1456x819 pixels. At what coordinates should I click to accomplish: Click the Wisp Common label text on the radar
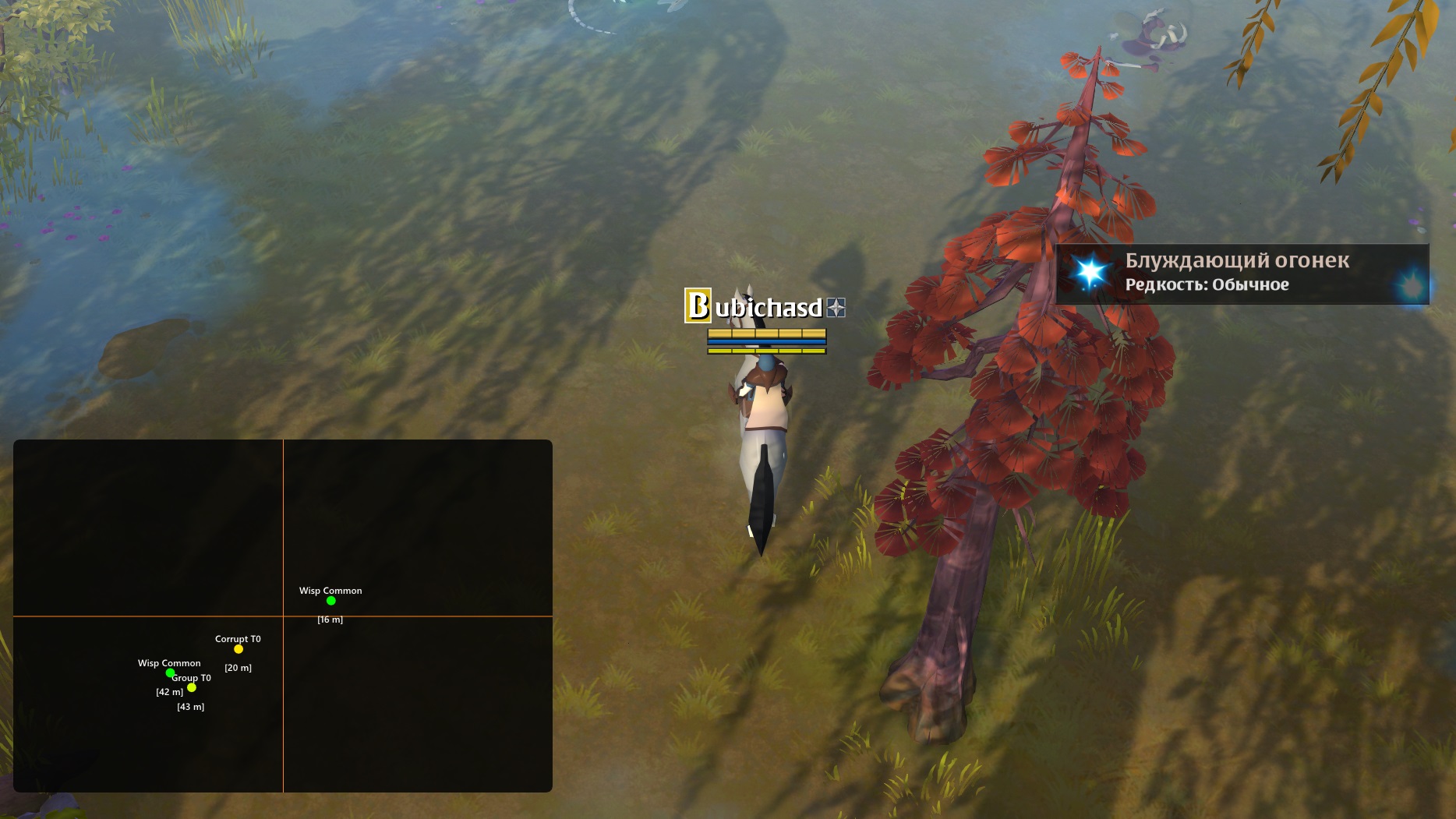pyautogui.click(x=330, y=591)
